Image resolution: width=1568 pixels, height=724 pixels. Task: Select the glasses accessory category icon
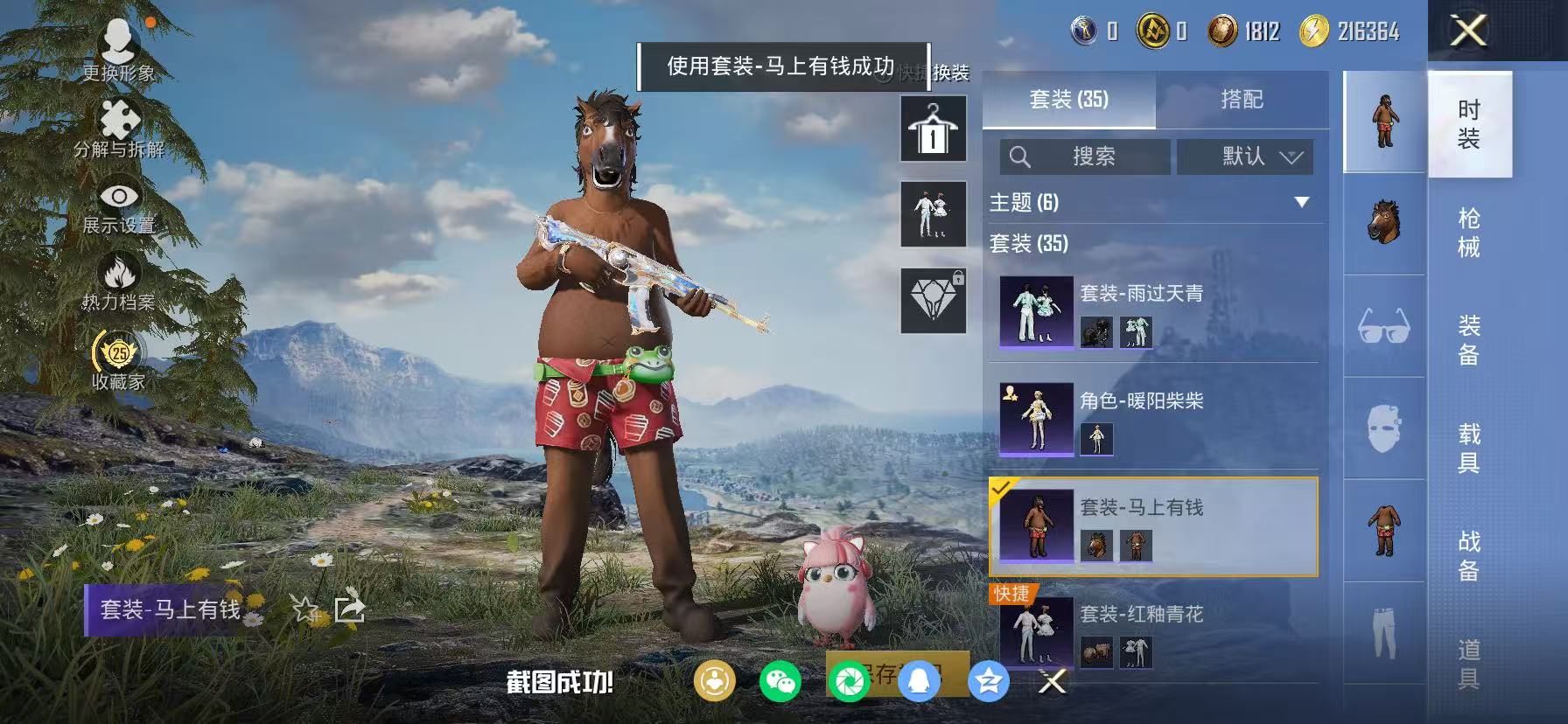pyautogui.click(x=1382, y=324)
